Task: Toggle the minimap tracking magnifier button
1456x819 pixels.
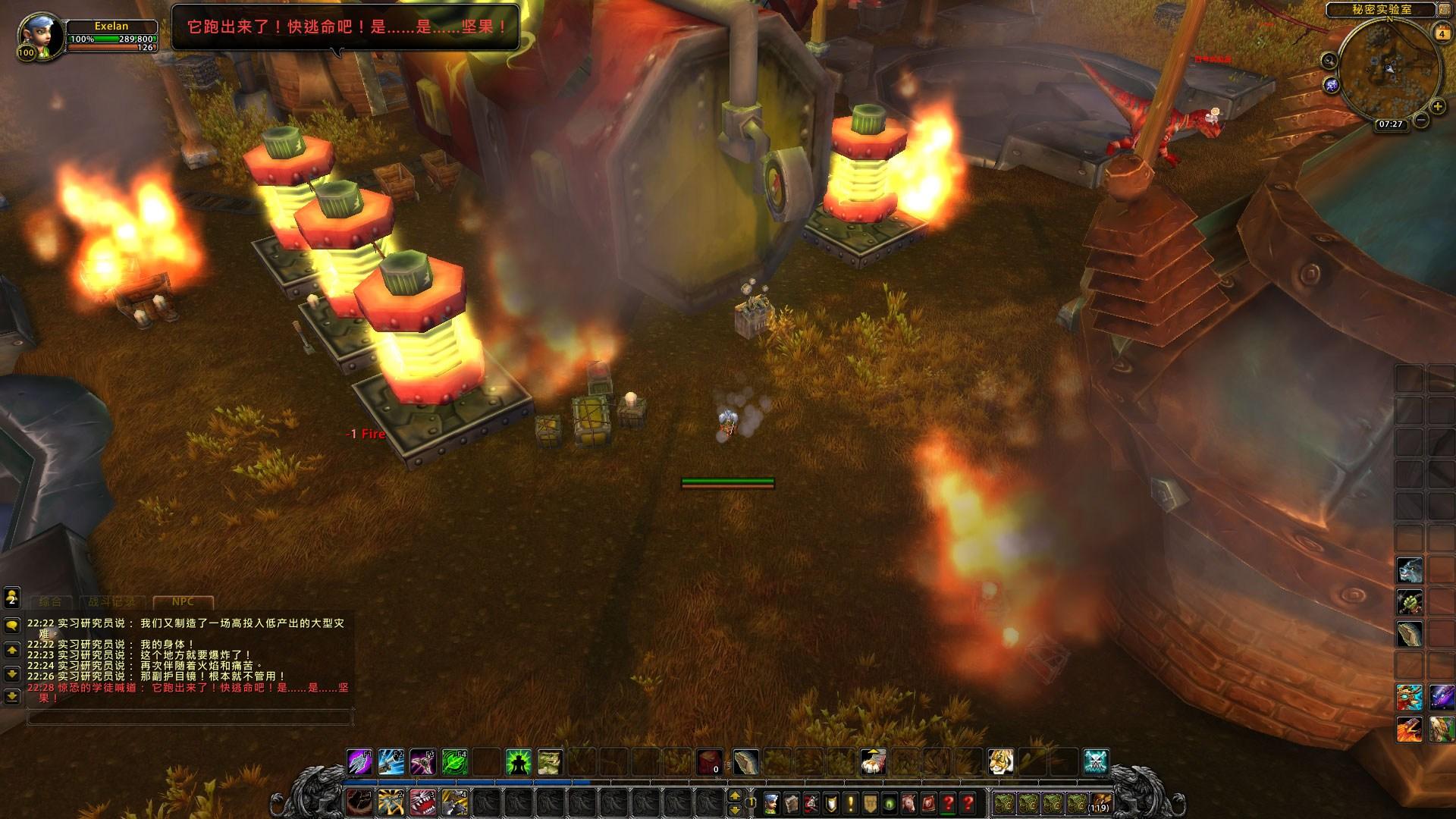Action: (1329, 61)
